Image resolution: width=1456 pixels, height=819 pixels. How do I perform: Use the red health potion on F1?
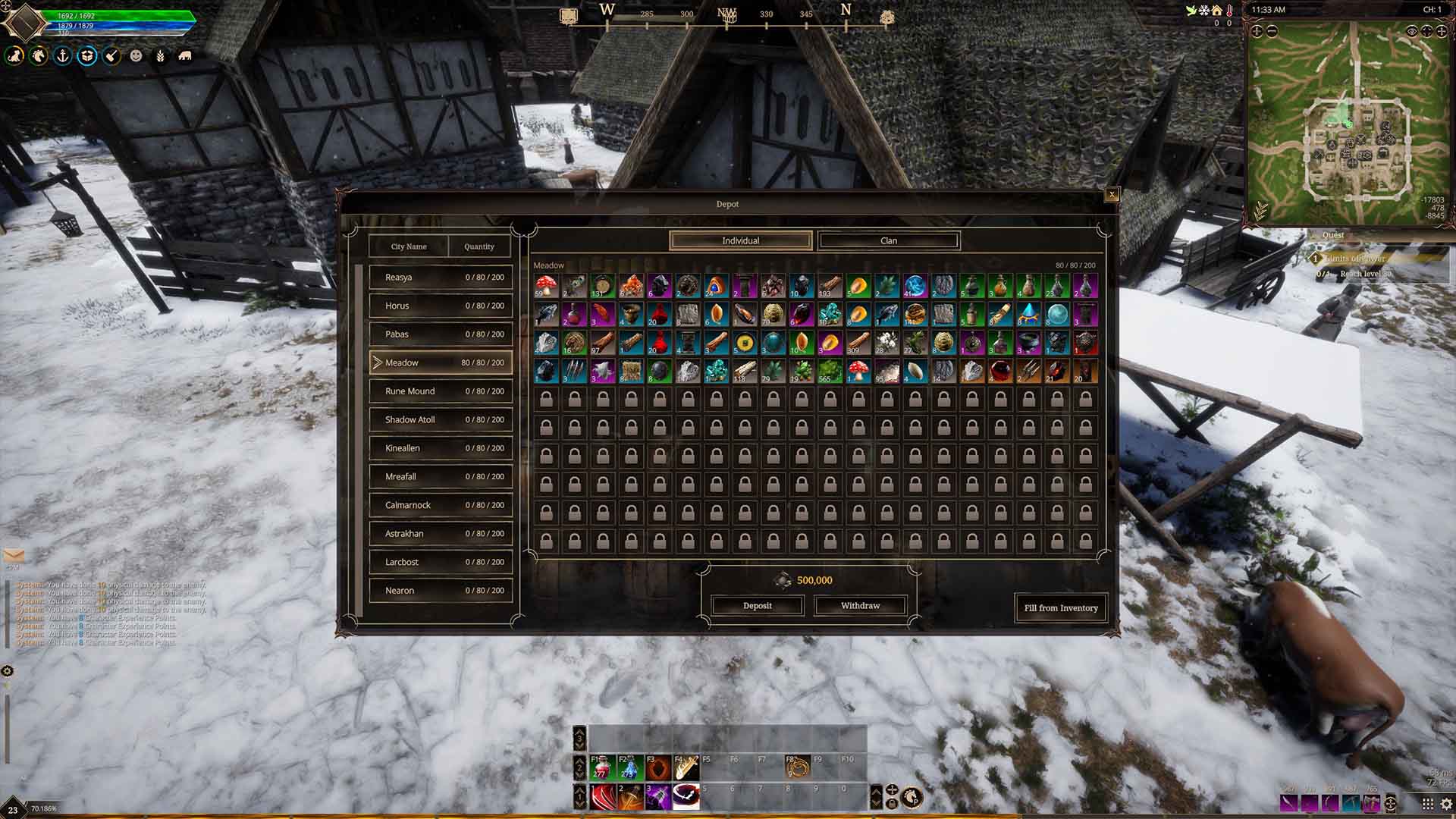point(601,767)
